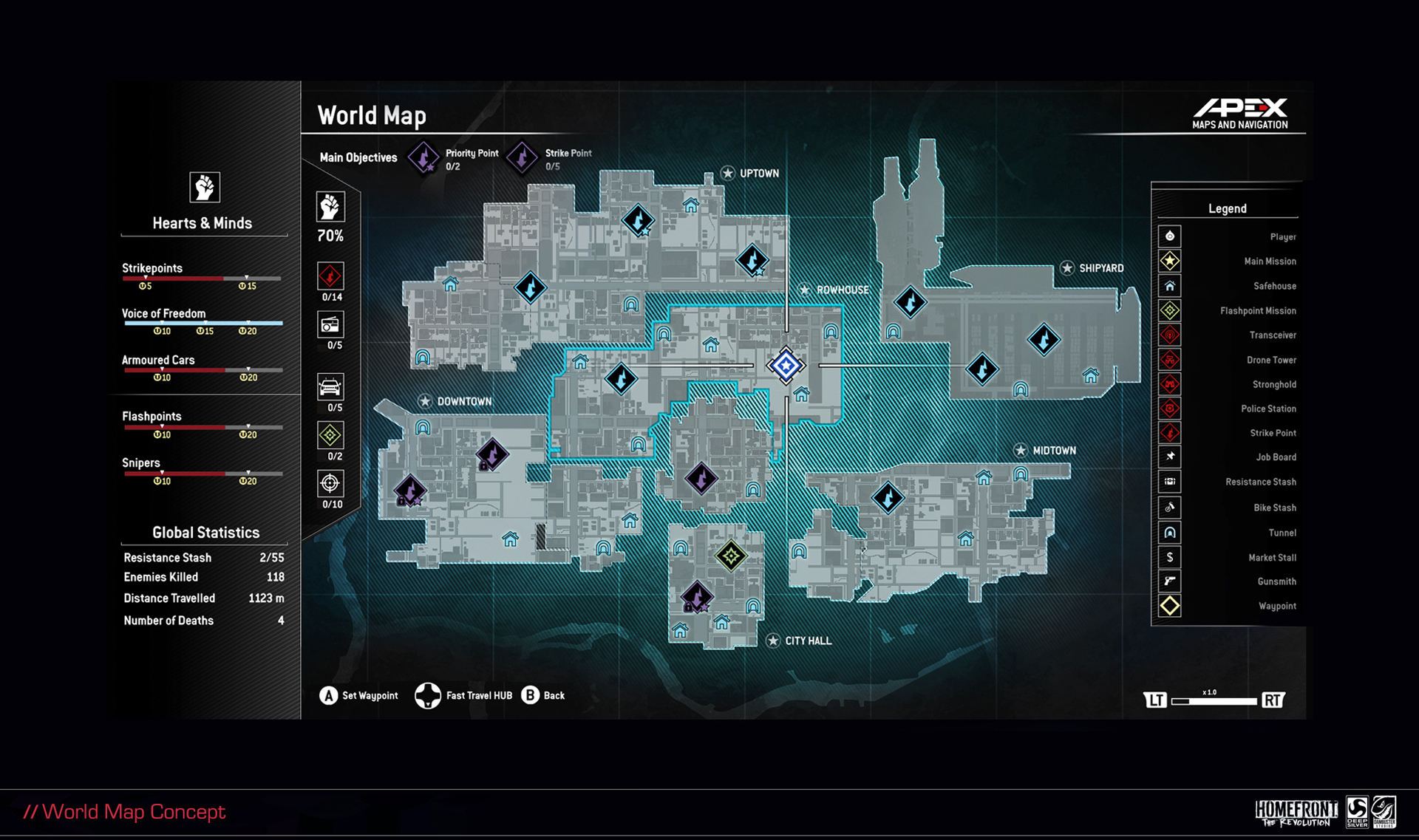The height and width of the screenshot is (840, 1419).
Task: Click the map zoom slider bar
Action: pos(1214,700)
